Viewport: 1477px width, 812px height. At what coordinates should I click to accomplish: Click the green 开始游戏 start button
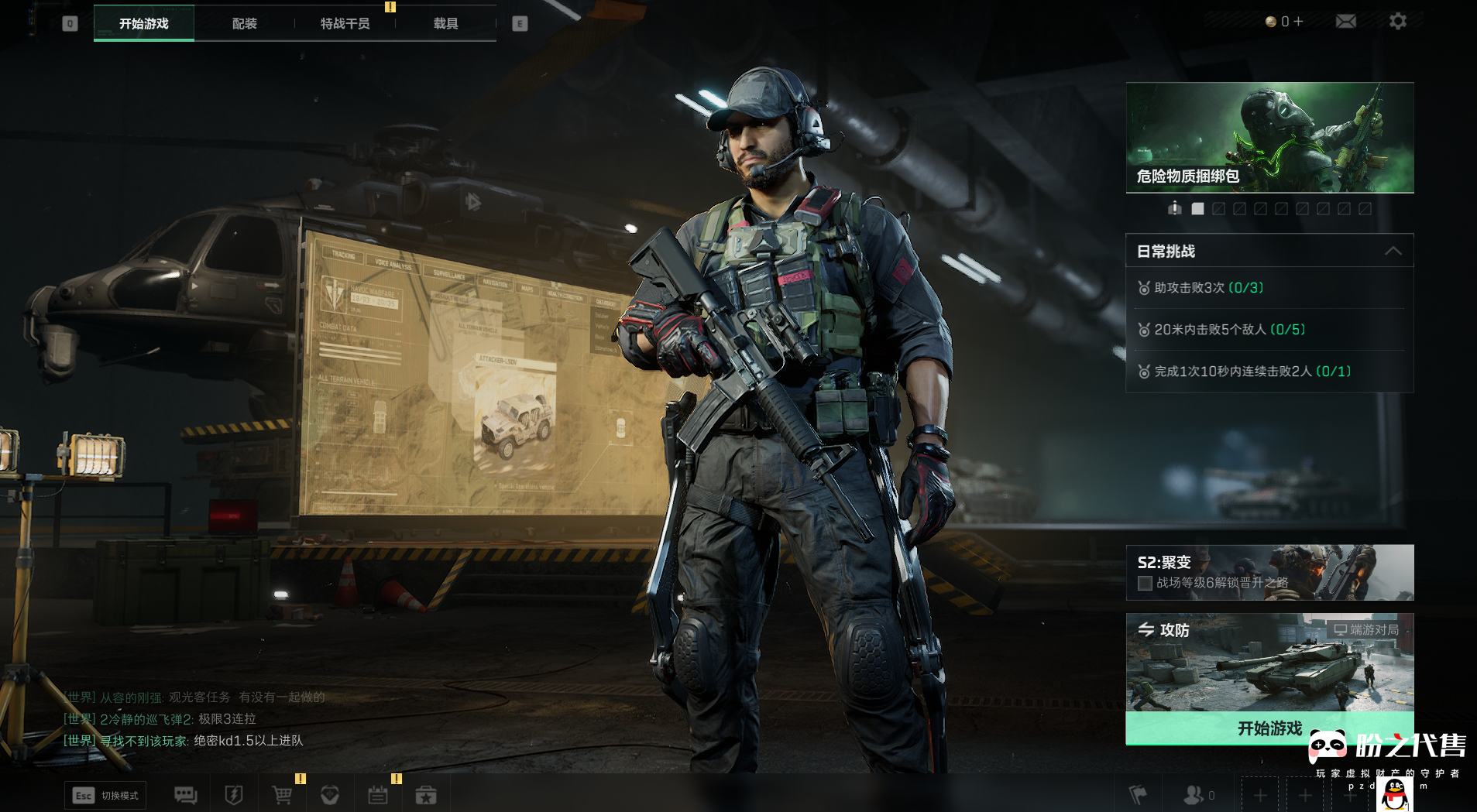pos(1269,728)
